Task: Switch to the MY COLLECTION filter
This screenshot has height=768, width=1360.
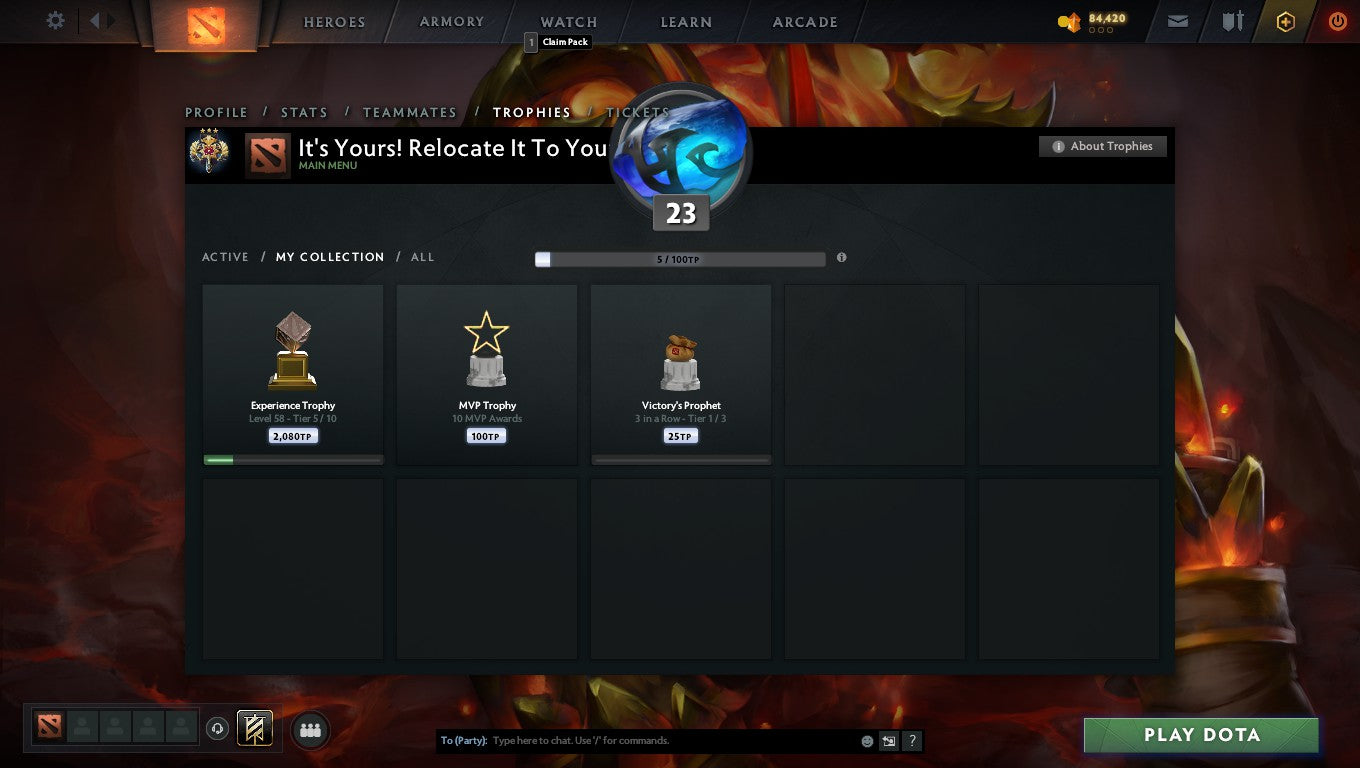Action: click(330, 257)
